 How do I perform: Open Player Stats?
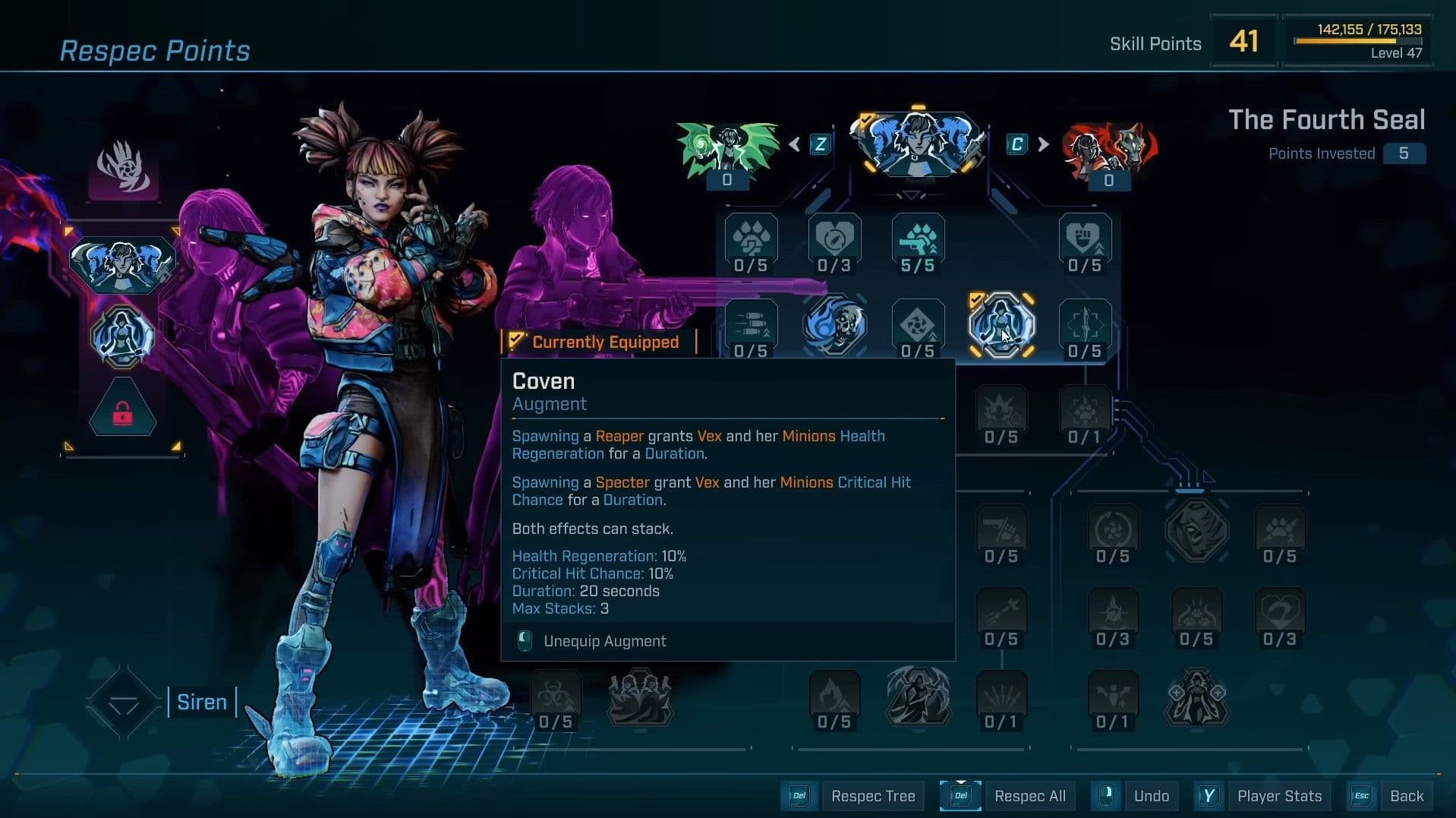click(1279, 796)
